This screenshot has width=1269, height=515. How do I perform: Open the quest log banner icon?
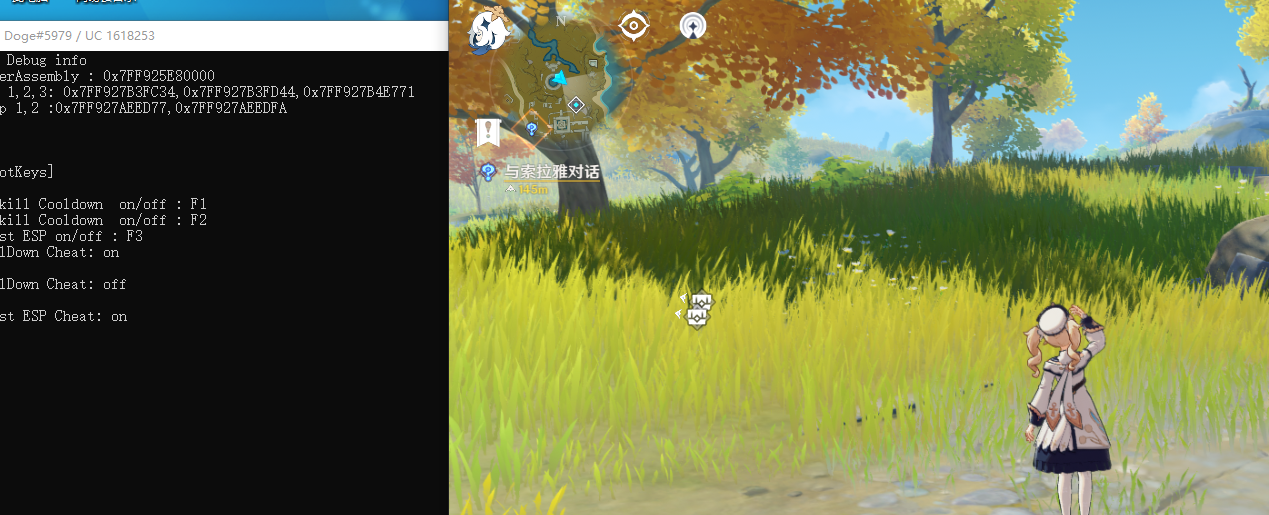point(488,131)
